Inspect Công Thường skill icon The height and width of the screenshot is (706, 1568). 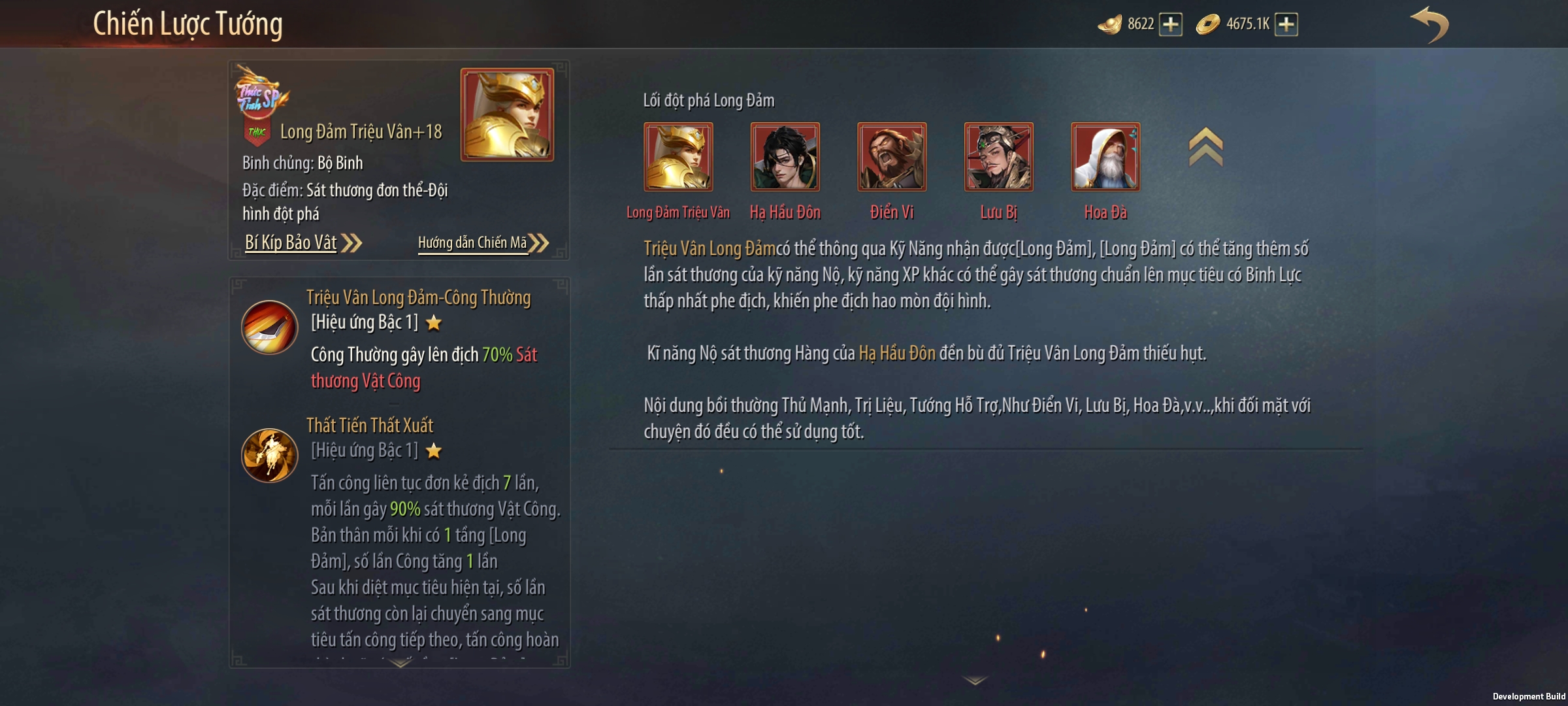269,327
